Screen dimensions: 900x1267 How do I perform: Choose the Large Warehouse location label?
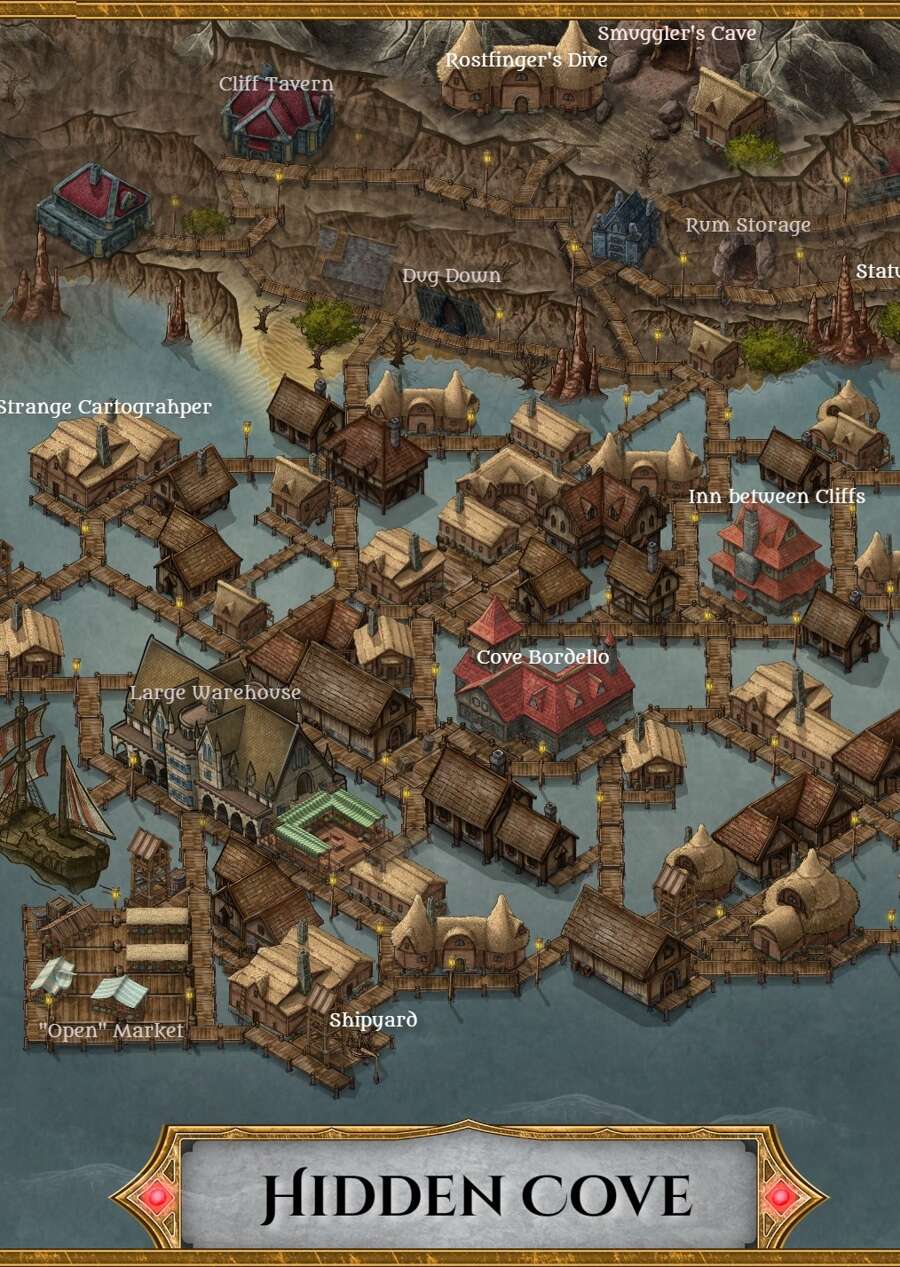click(x=215, y=692)
